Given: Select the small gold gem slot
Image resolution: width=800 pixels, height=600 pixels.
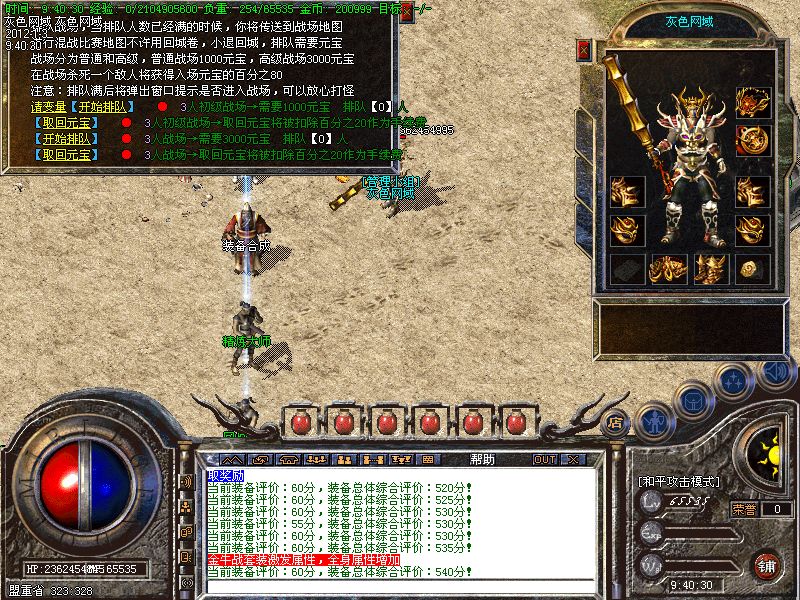Looking at the screenshot, I should (751, 268).
